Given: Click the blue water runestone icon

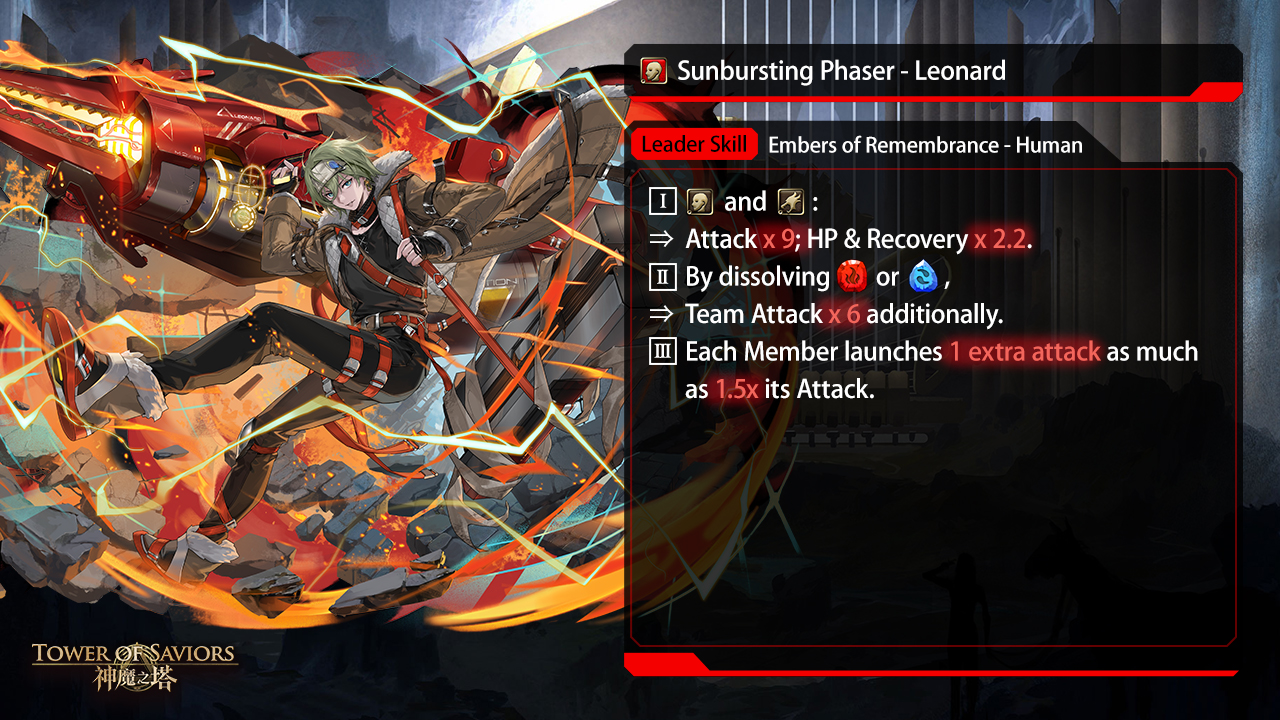Looking at the screenshot, I should tap(922, 277).
